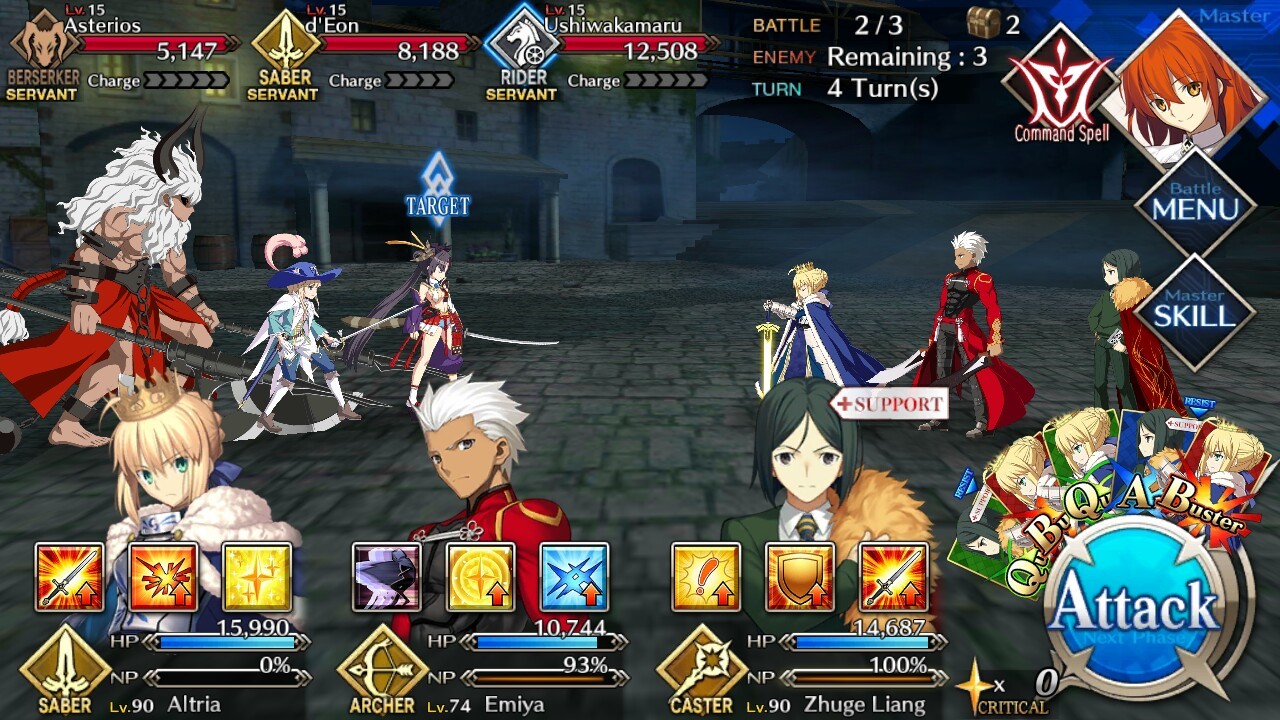Use Altria's second skill with burst icon

[163, 577]
